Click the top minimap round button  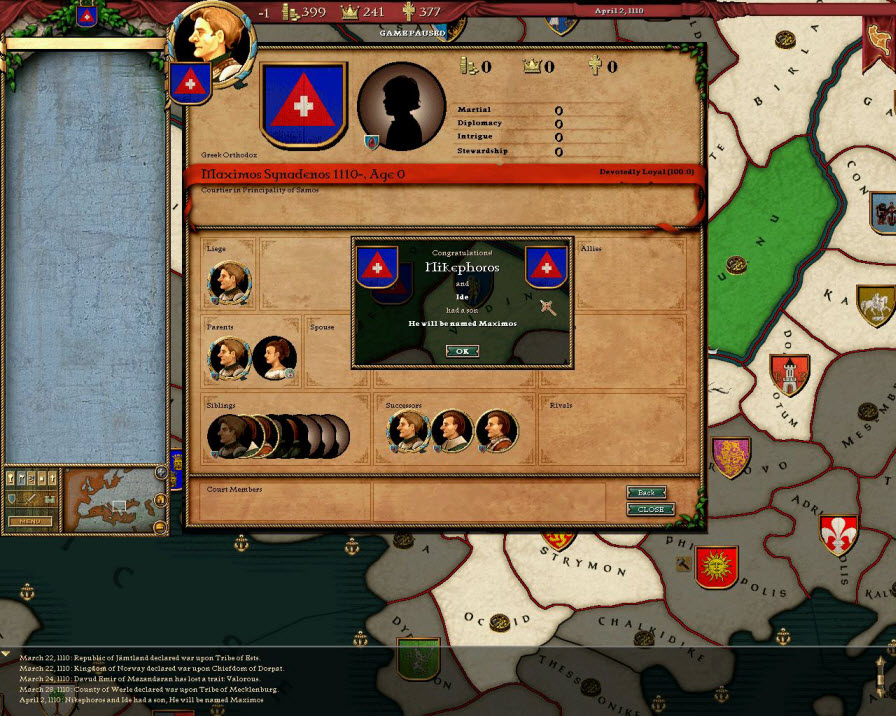[161, 472]
